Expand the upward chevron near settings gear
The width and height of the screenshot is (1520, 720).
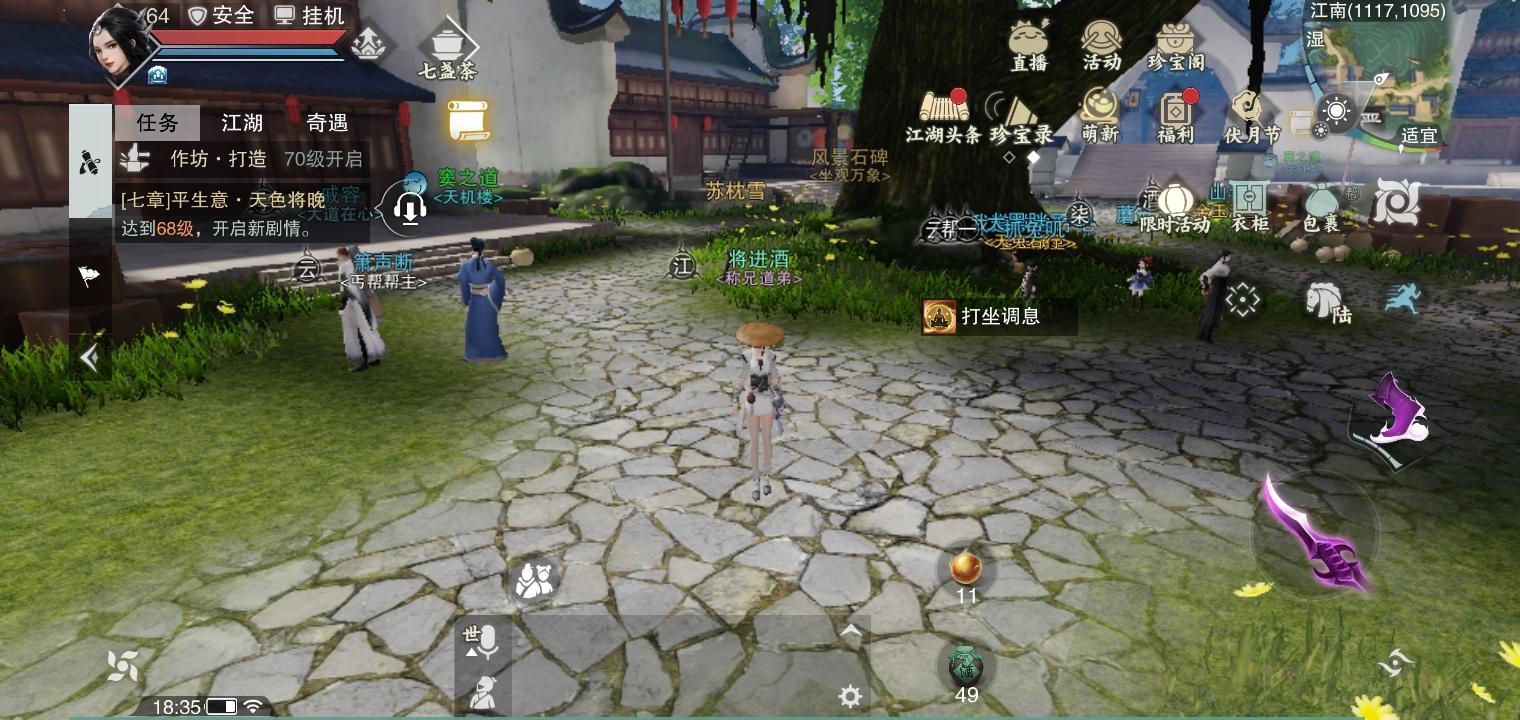pos(850,630)
